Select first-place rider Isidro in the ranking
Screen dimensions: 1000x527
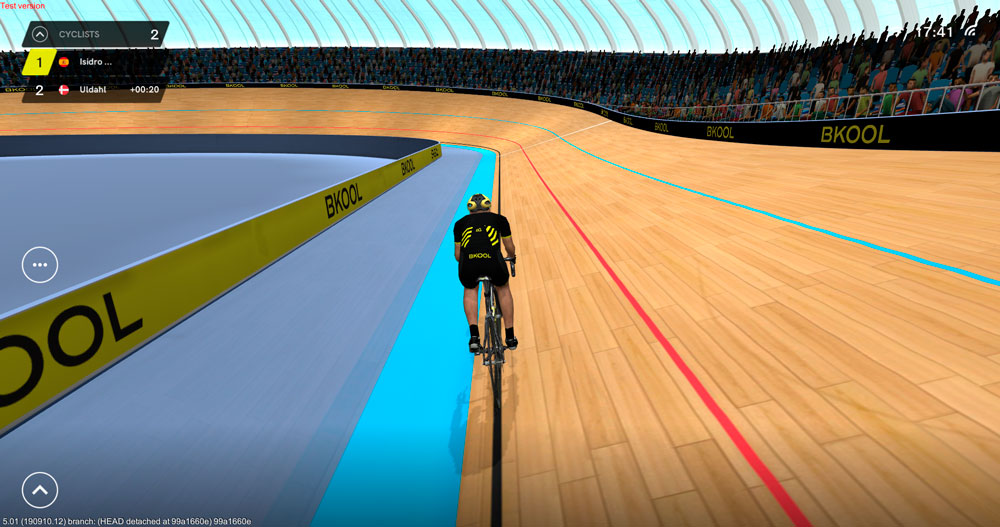[95, 62]
